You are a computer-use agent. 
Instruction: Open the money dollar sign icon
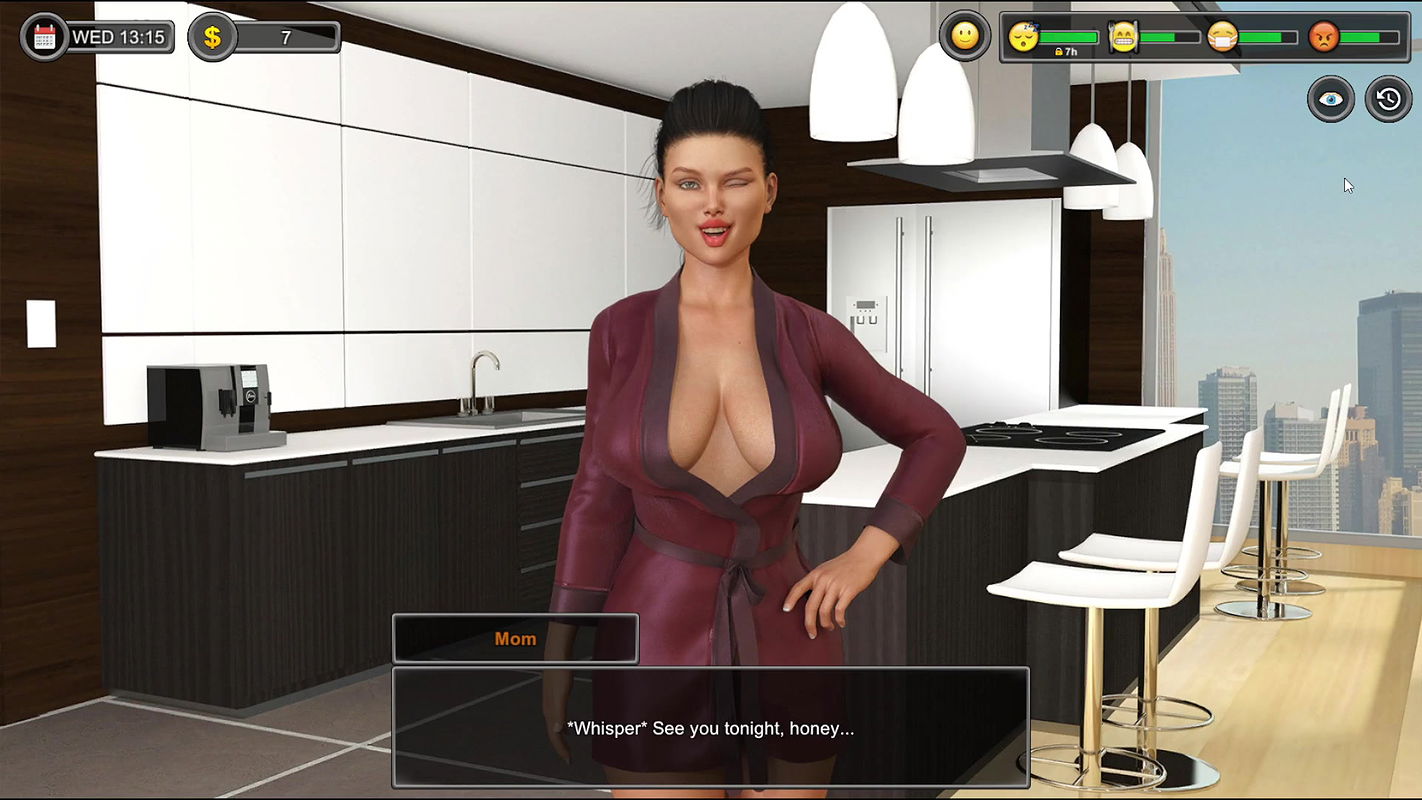[212, 38]
